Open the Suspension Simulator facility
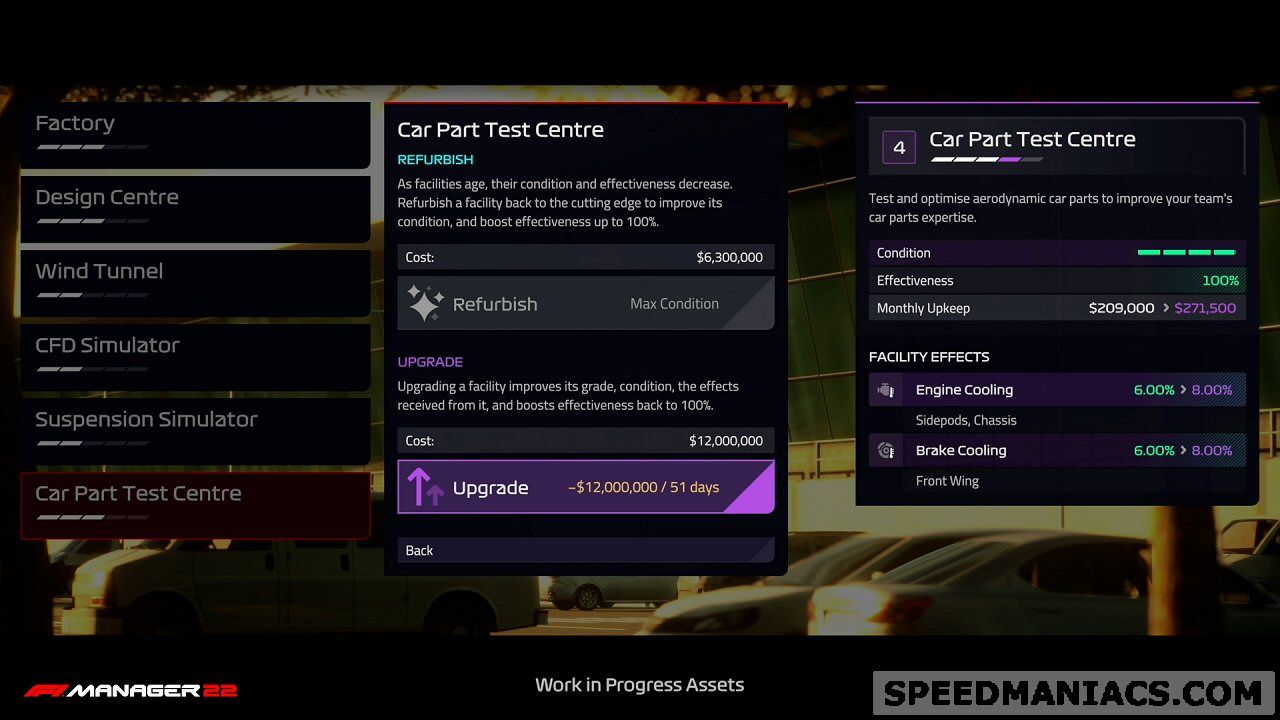 (195, 430)
